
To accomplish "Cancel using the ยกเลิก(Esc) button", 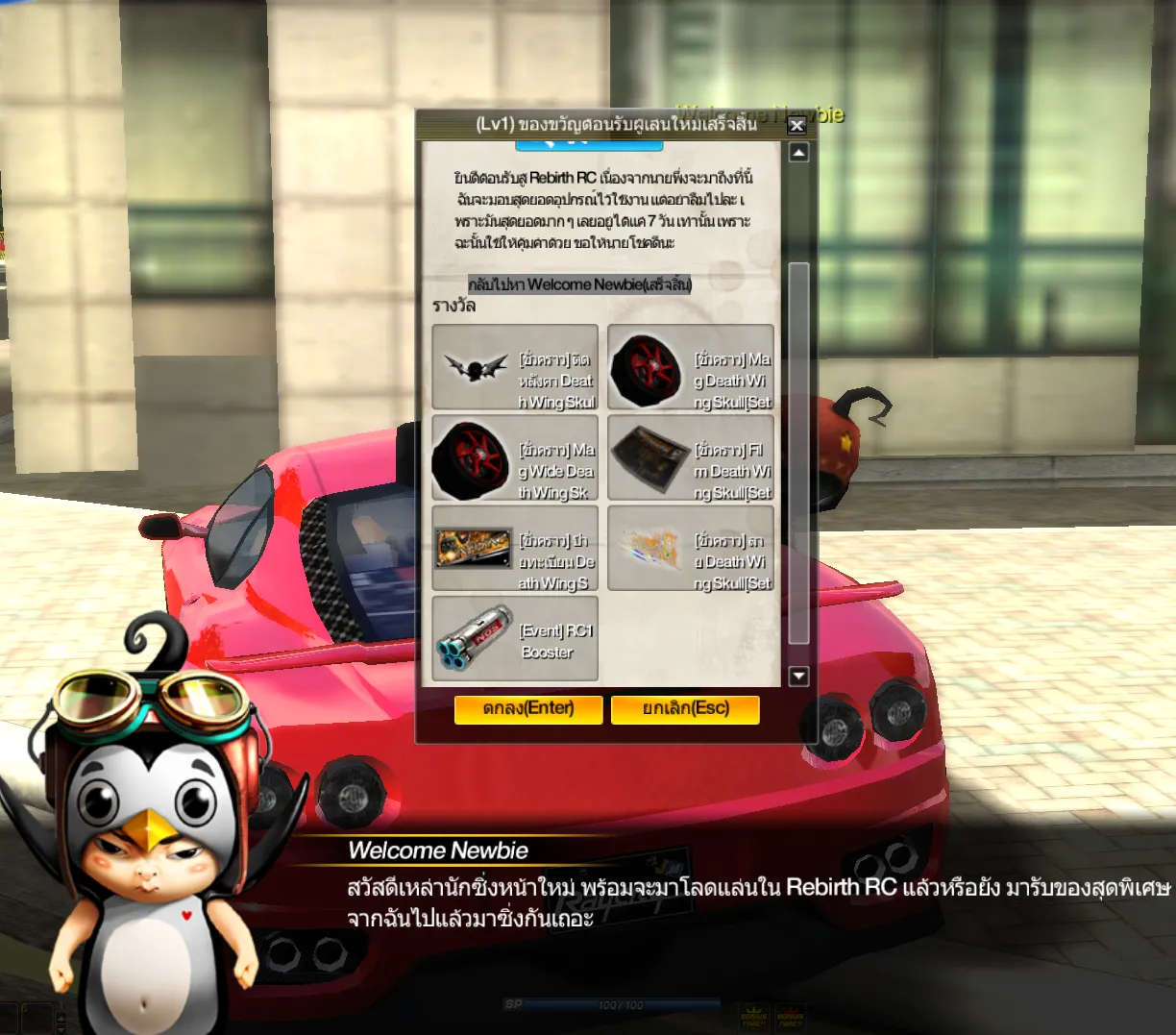I will pos(685,709).
